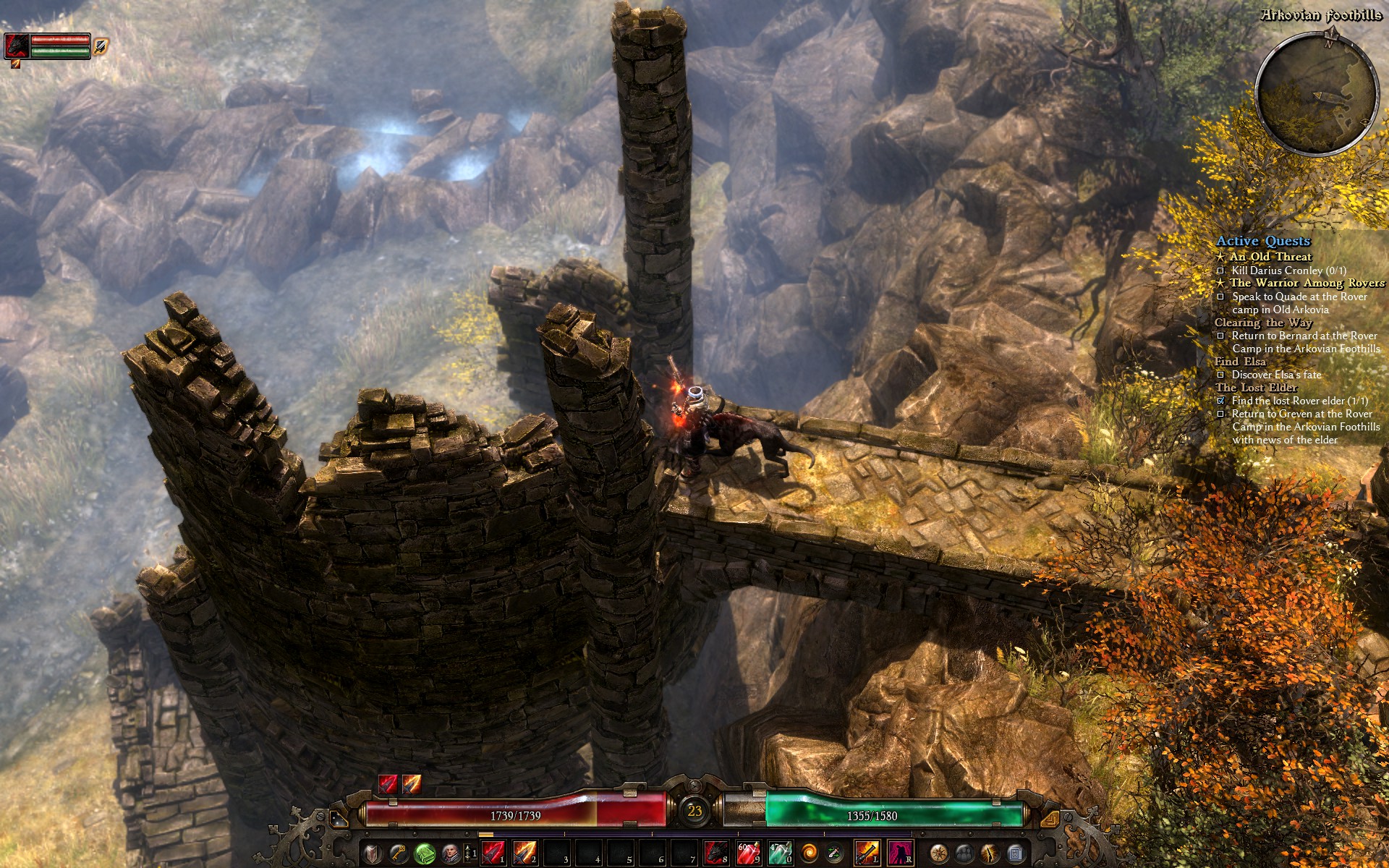
Task: Use the green energy potion
Action: click(780, 852)
